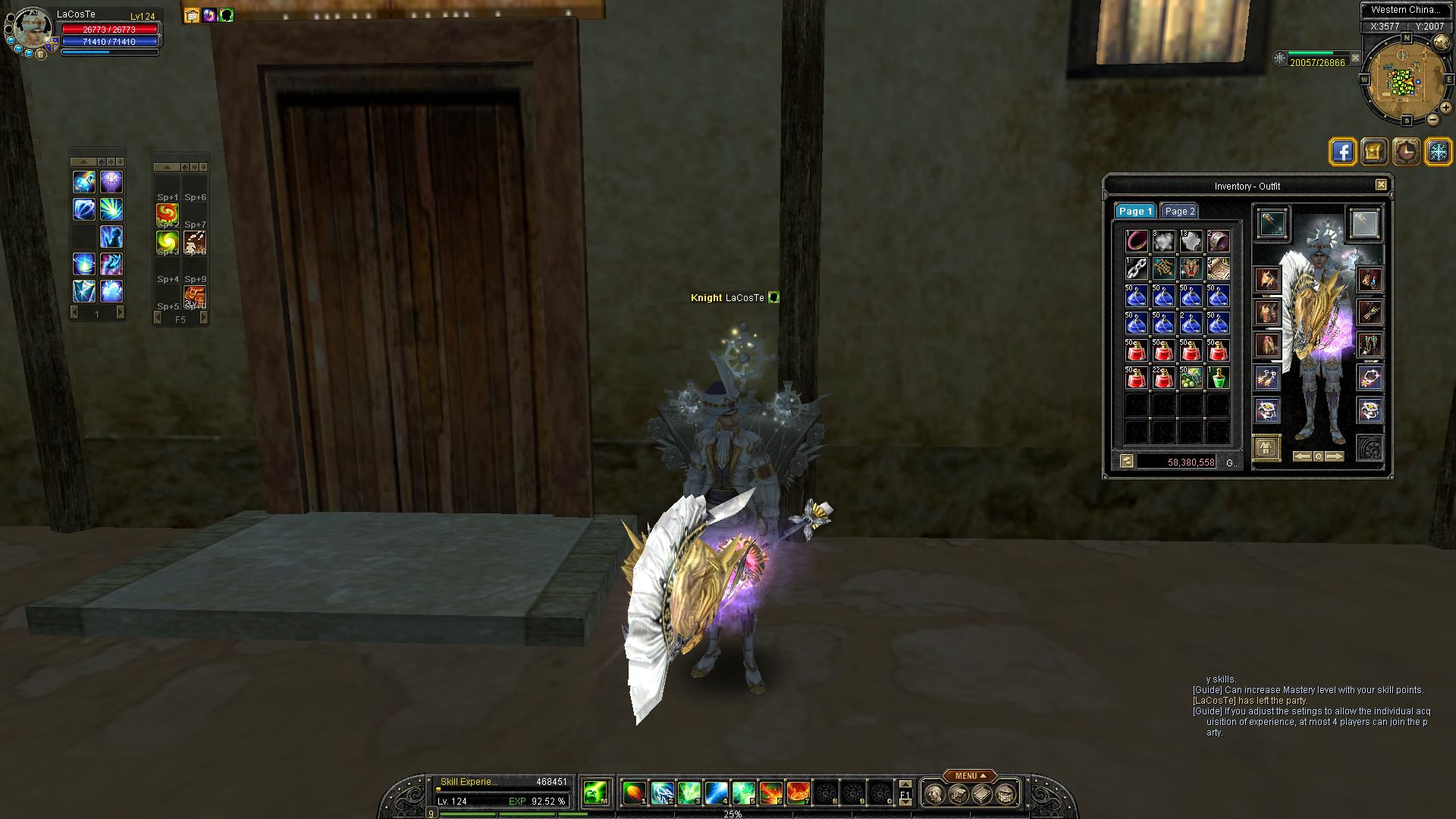Click the clock icon near the minimap

coord(1406,152)
